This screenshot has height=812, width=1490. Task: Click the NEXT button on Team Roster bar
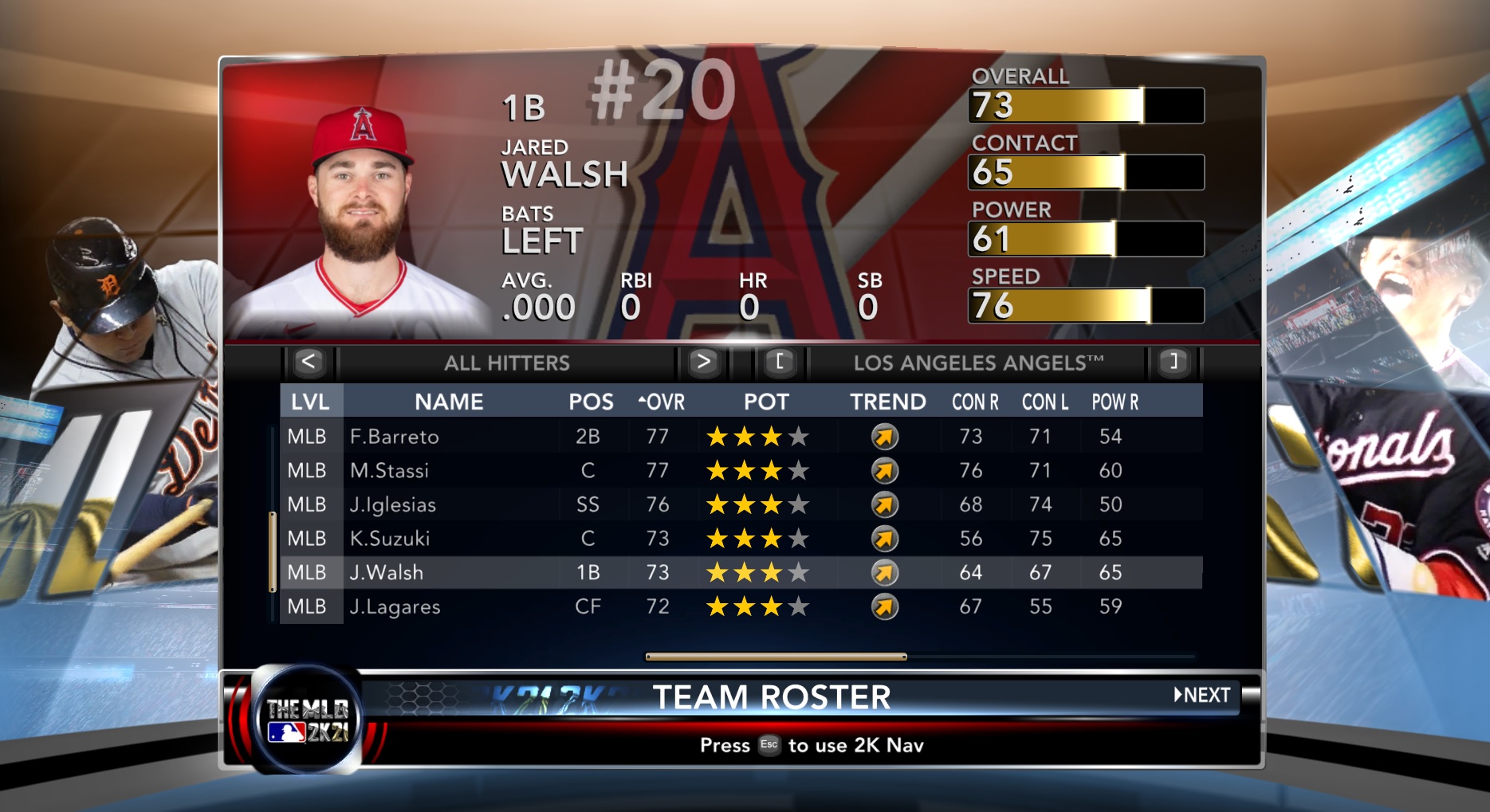(1202, 695)
